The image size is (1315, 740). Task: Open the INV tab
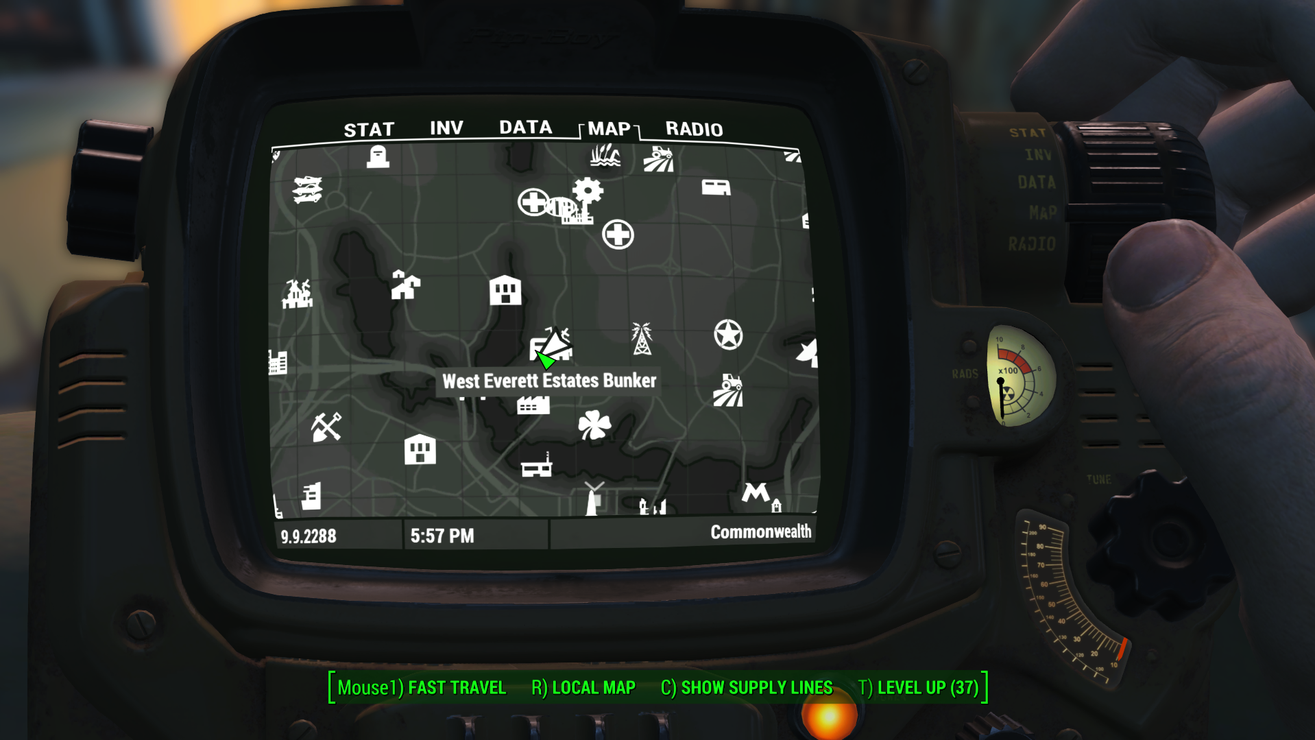pyautogui.click(x=446, y=128)
